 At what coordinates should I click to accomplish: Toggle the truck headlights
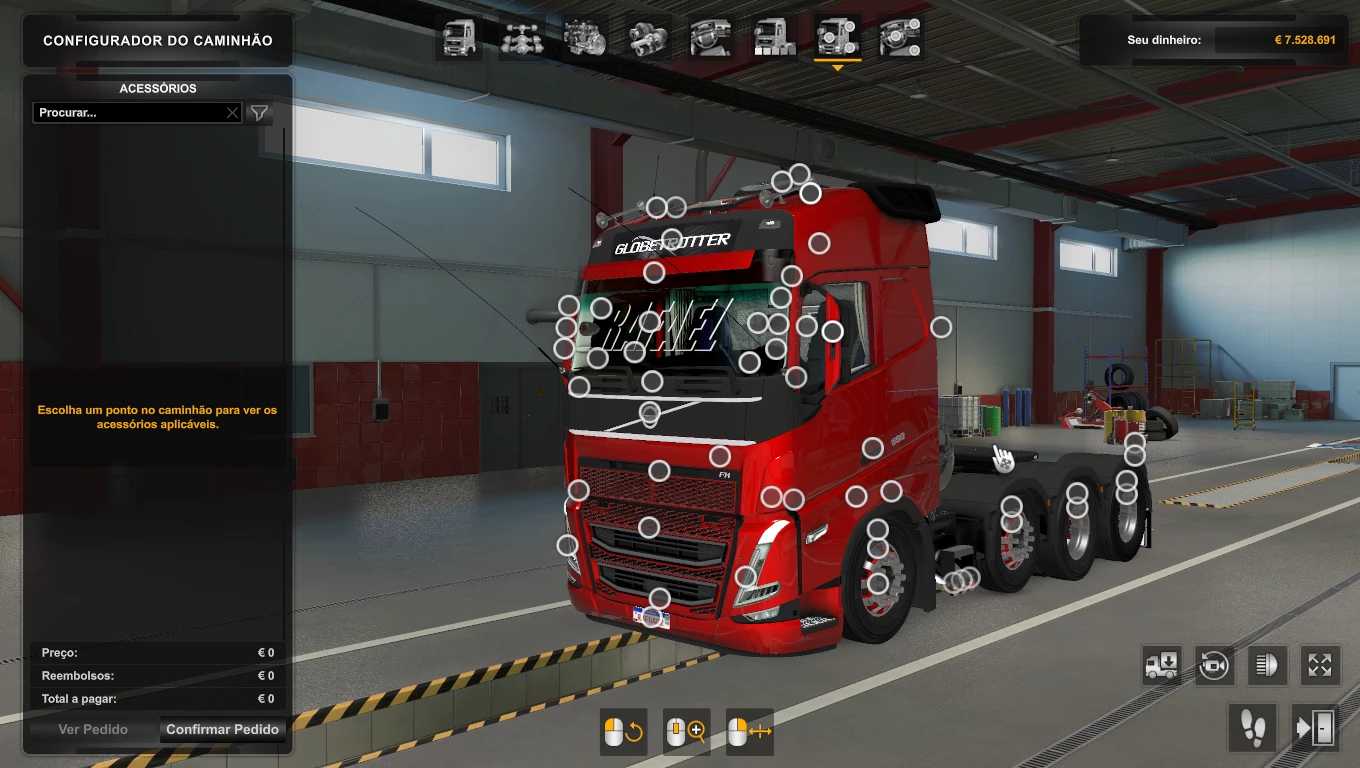(x=1267, y=665)
